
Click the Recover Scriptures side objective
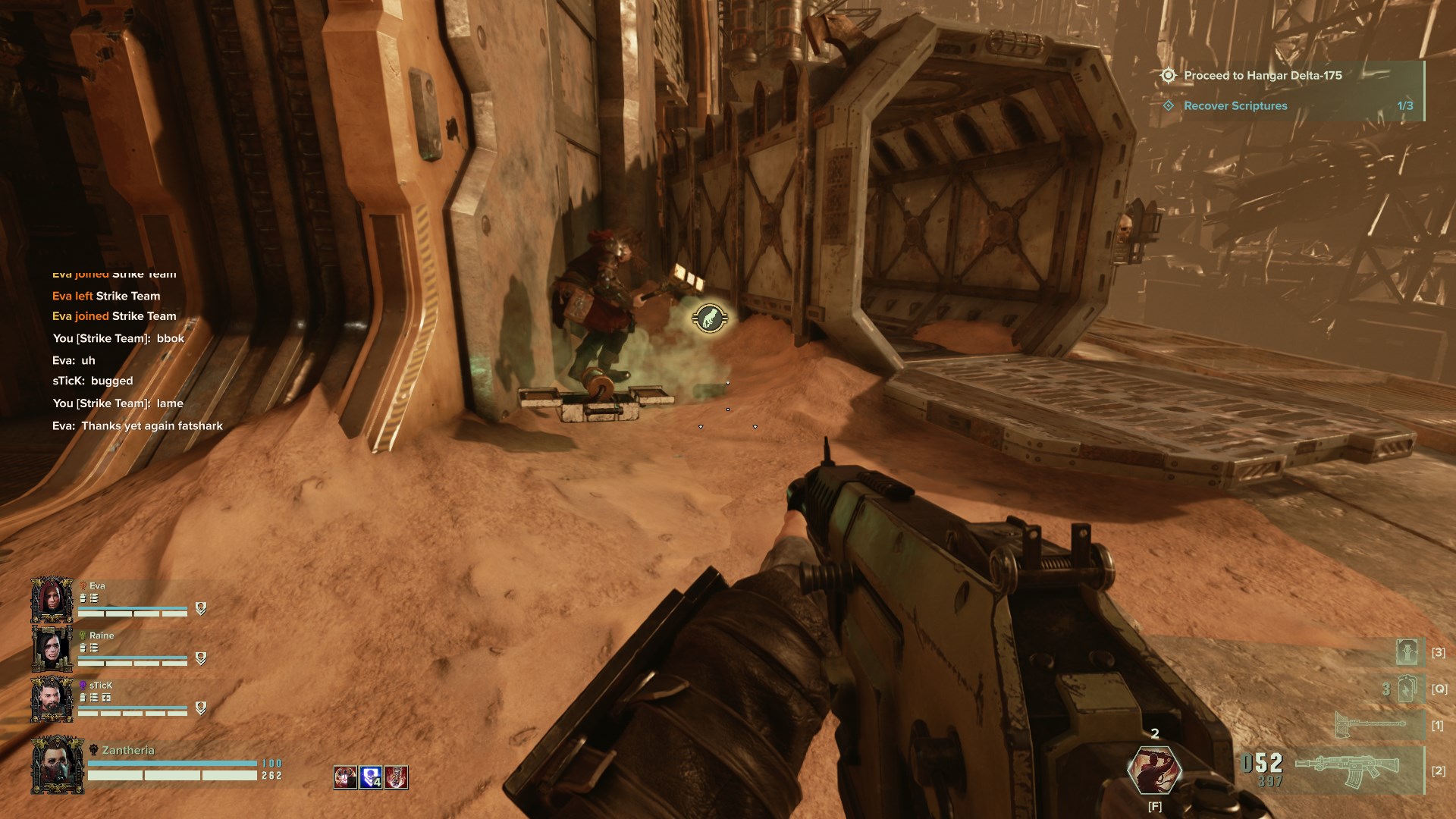[1235, 106]
